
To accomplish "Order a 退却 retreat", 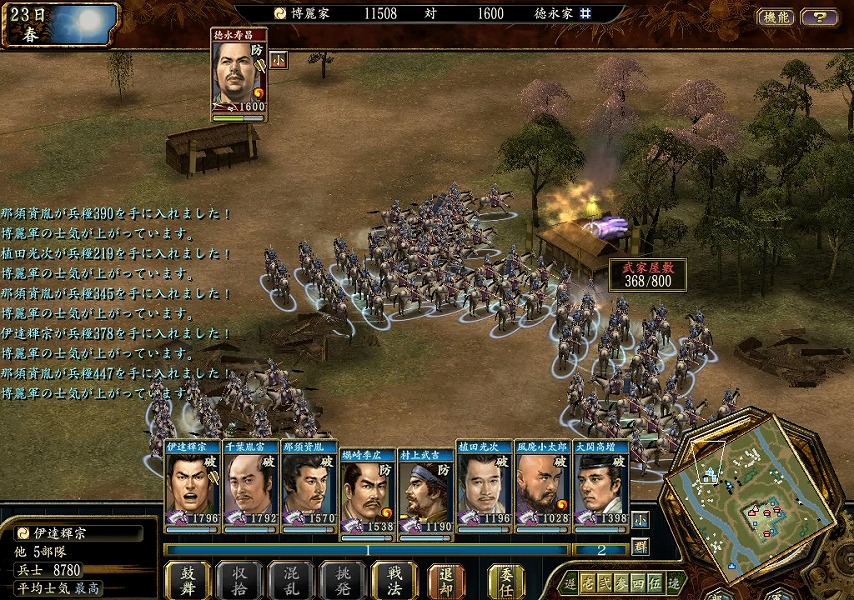I will pyautogui.click(x=446, y=580).
